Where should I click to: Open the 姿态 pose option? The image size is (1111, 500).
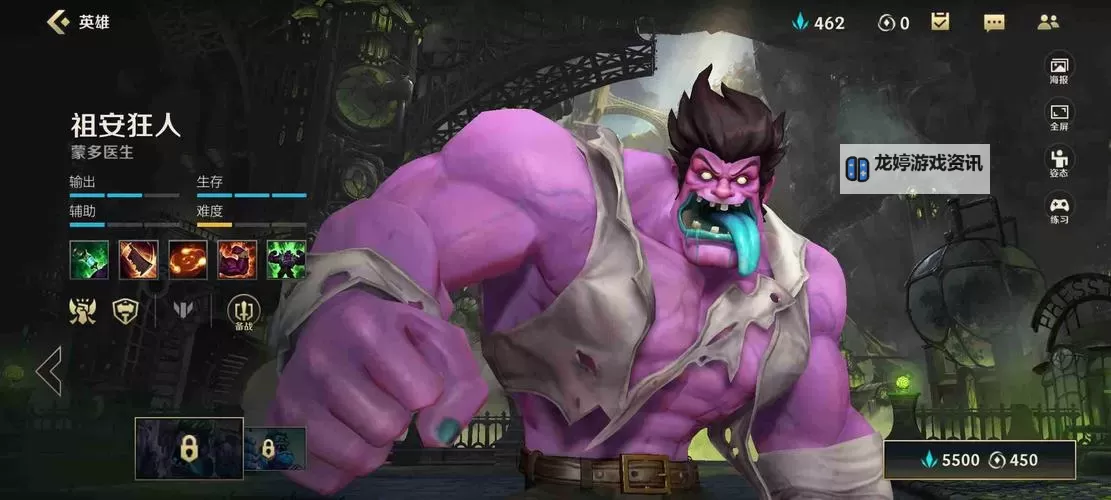pos(1059,162)
